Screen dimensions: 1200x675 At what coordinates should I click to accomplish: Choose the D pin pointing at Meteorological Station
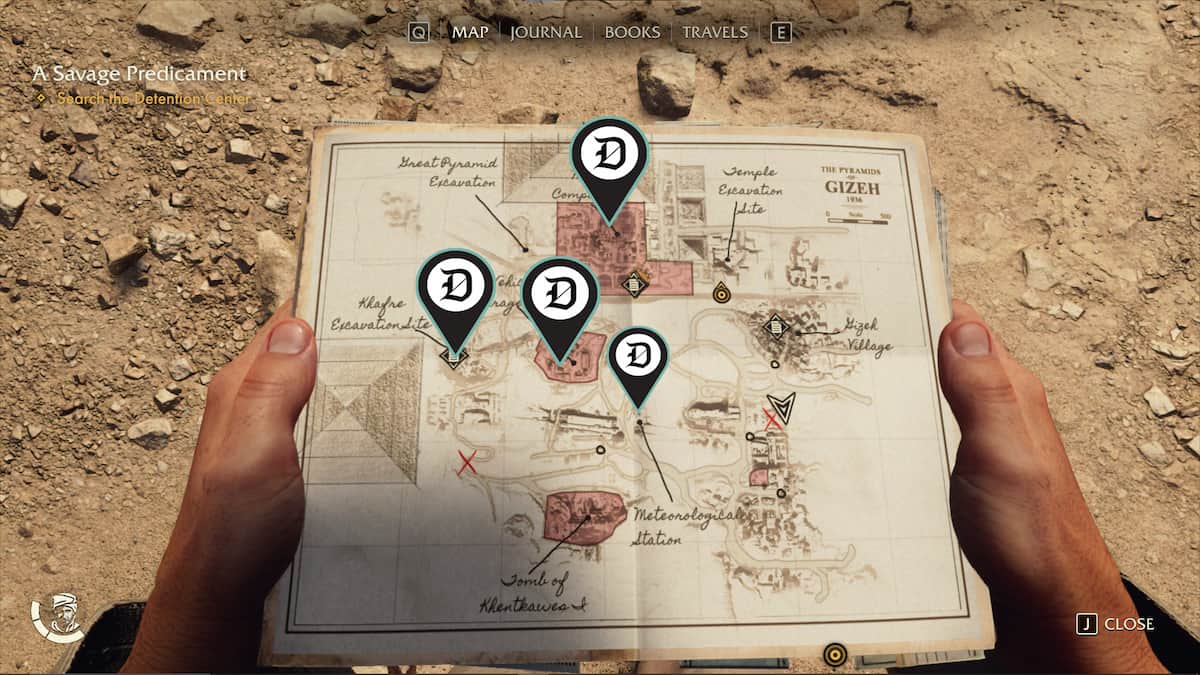639,359
